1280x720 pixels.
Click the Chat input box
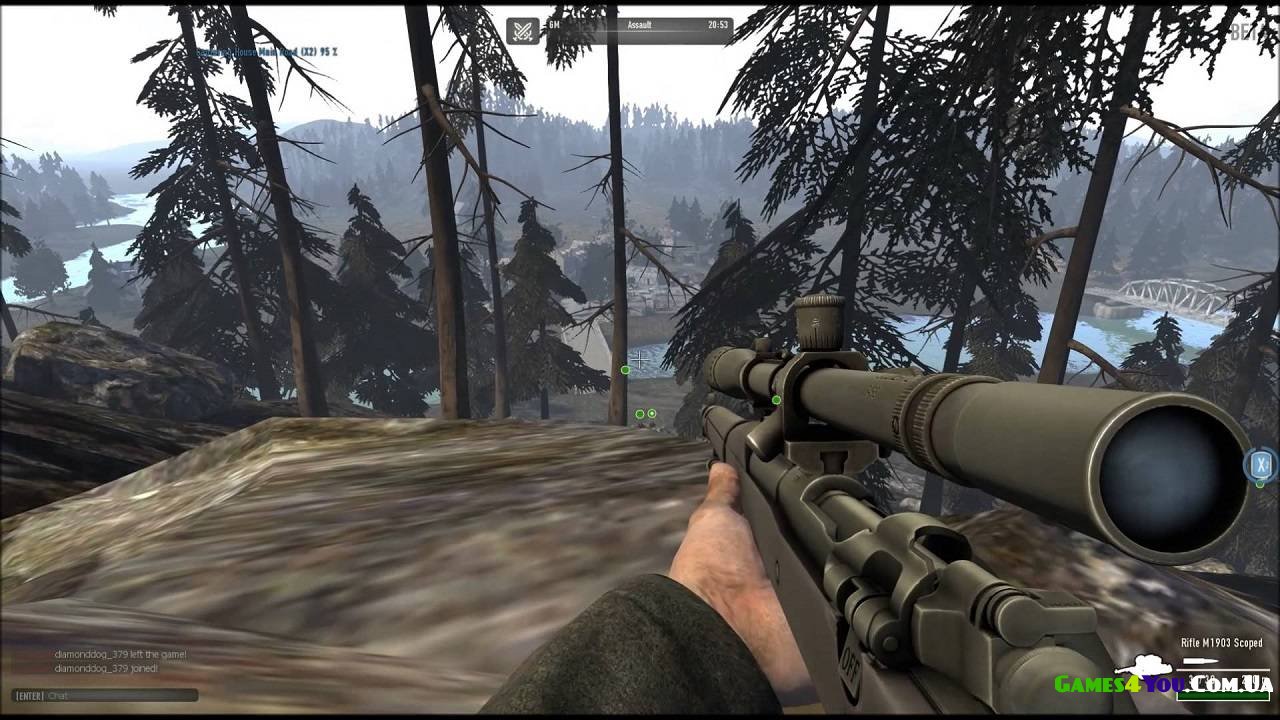tap(120, 695)
